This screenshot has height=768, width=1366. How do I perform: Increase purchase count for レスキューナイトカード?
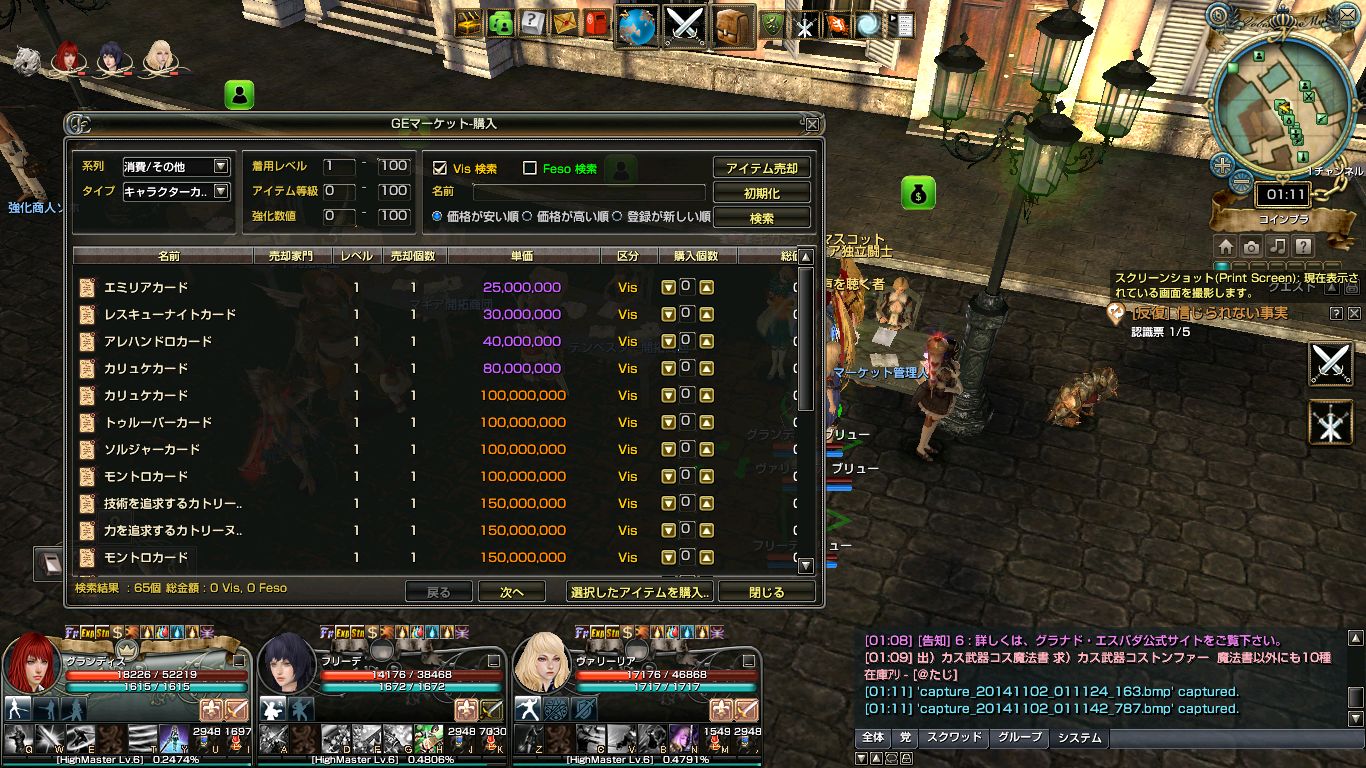(x=706, y=315)
